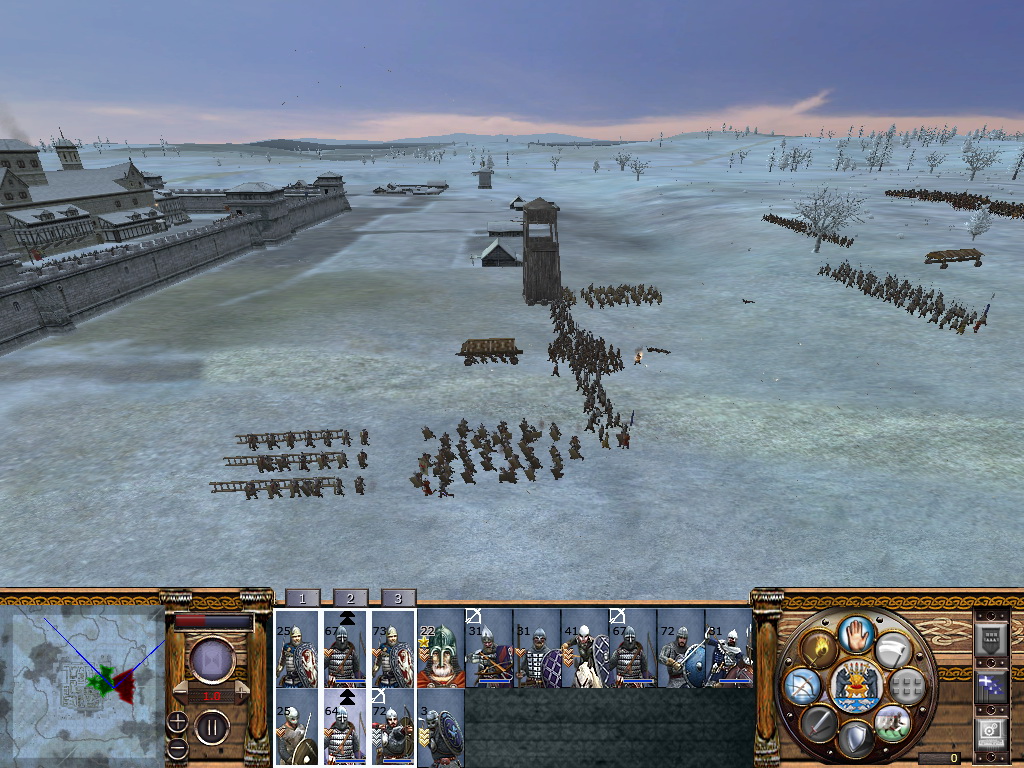Select unit group tab 1

click(x=302, y=598)
